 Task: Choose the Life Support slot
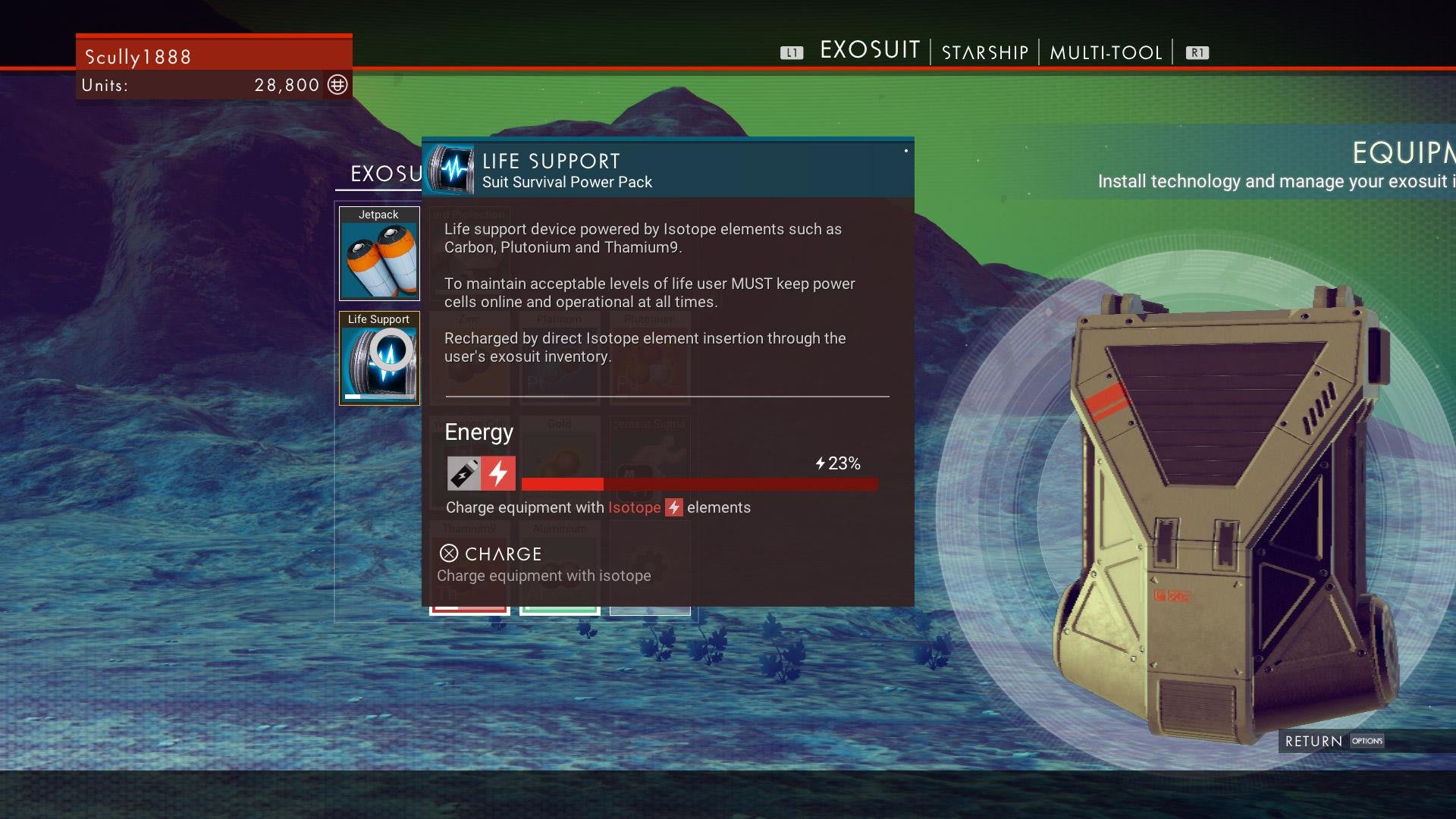coord(379,358)
